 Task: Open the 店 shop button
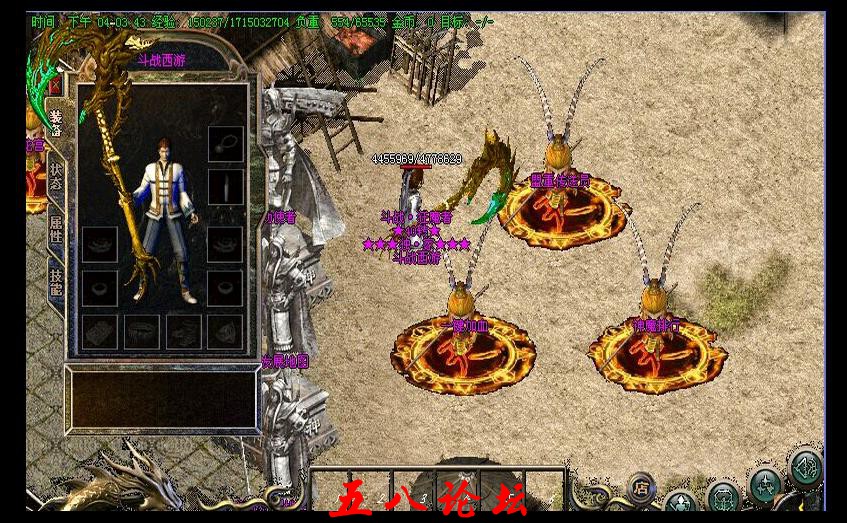tap(641, 488)
